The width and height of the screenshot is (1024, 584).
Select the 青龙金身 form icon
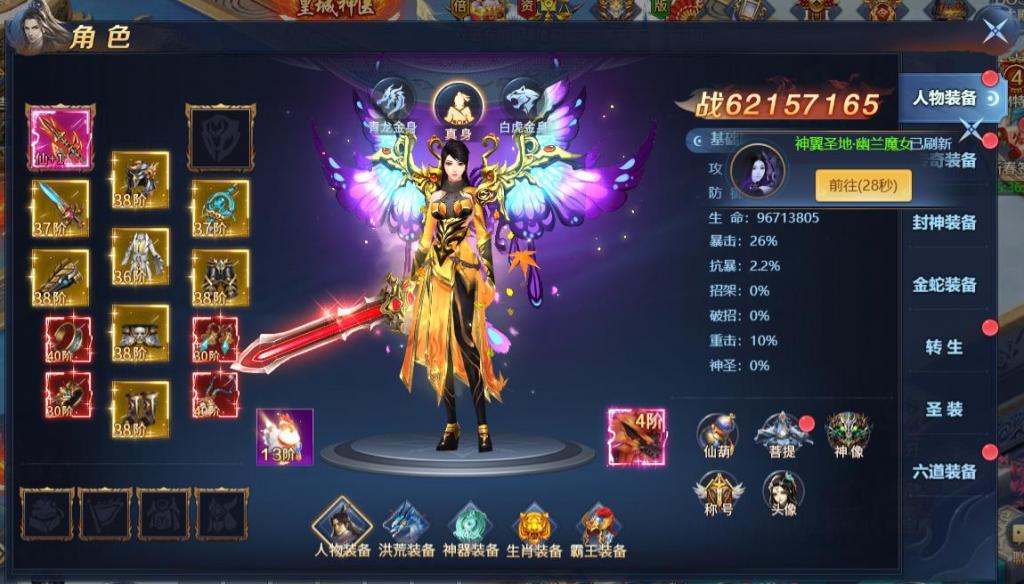click(x=392, y=100)
